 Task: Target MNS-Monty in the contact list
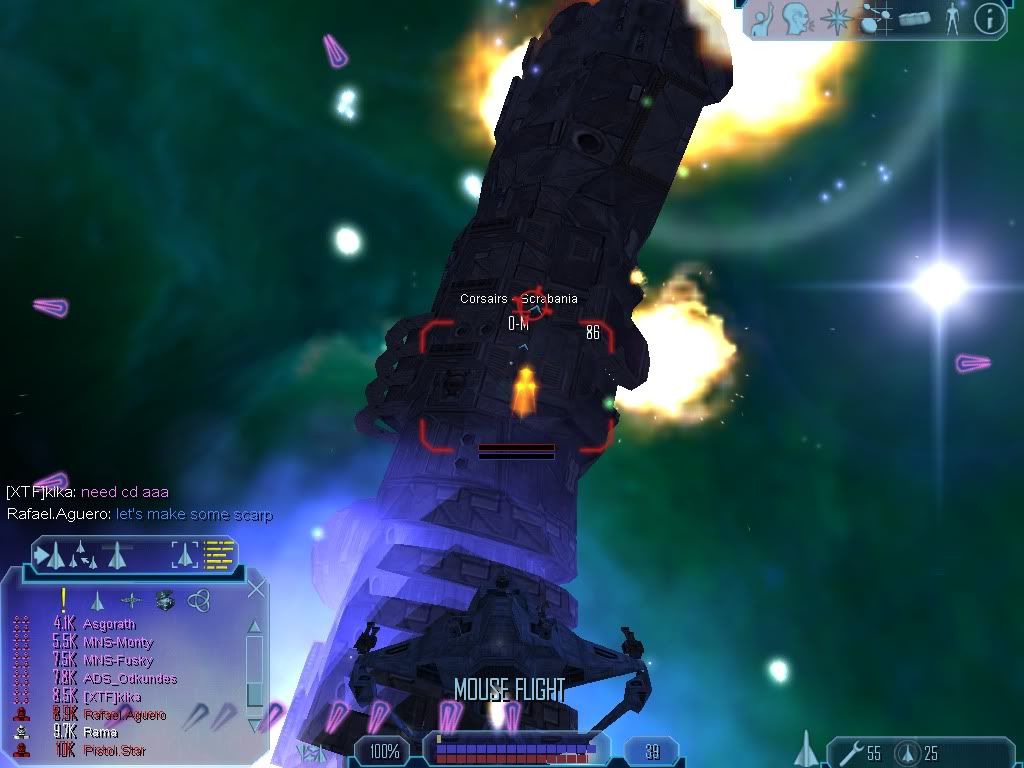[118, 642]
